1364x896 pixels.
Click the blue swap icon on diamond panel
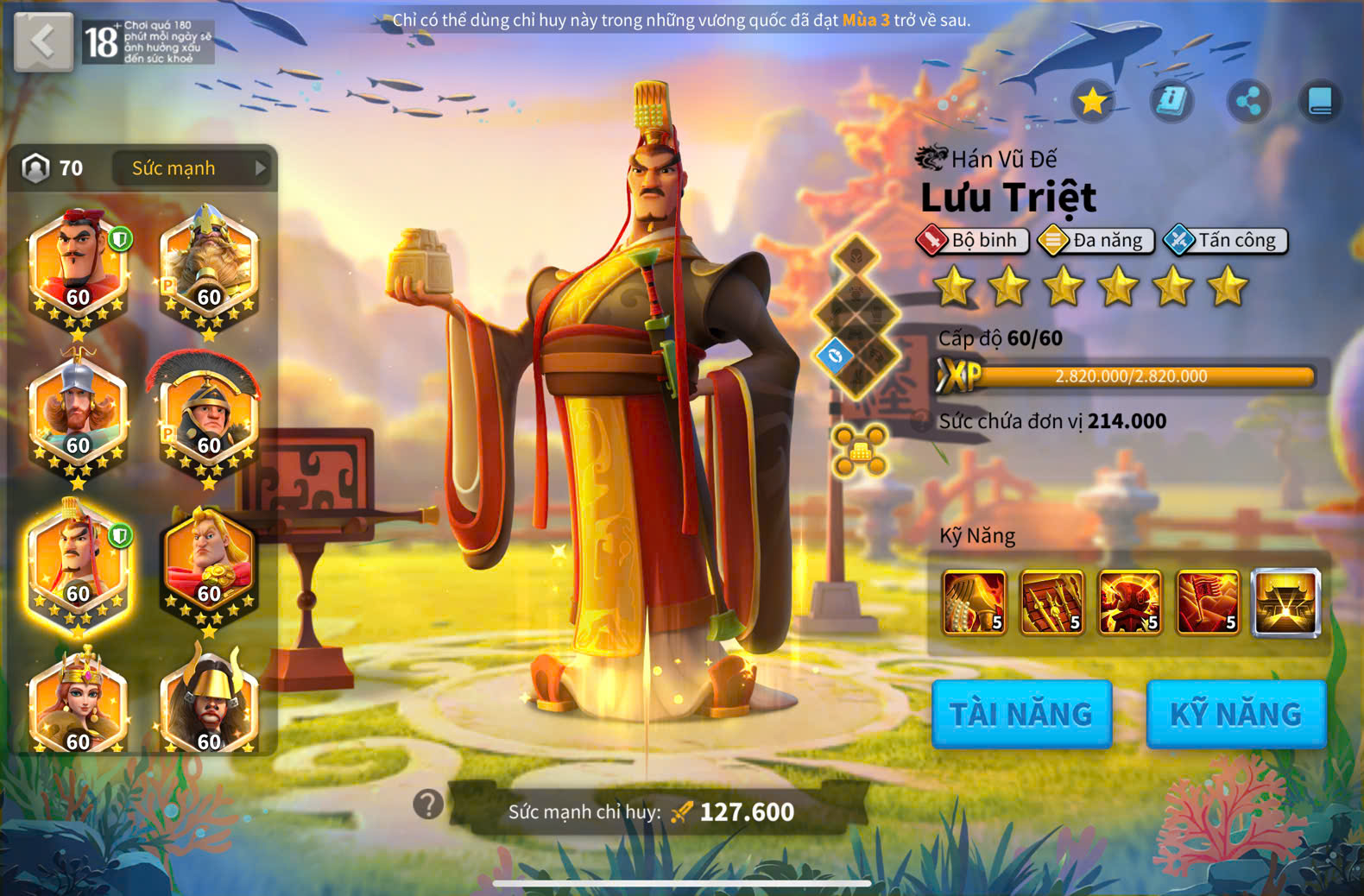tap(835, 356)
